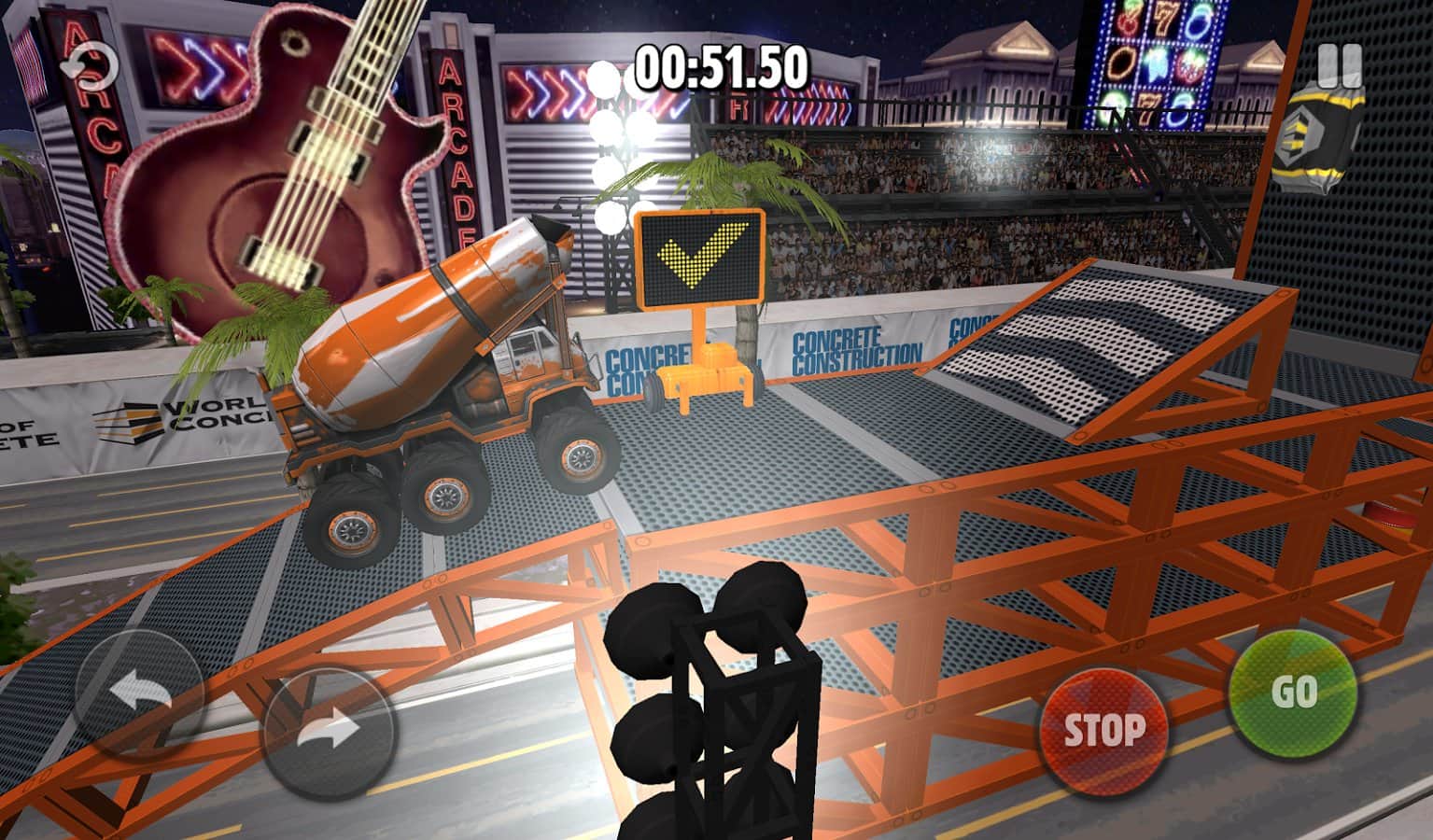This screenshot has height=840, width=1433.
Task: Restart the level with the circular arrow
Action: coord(88,65)
